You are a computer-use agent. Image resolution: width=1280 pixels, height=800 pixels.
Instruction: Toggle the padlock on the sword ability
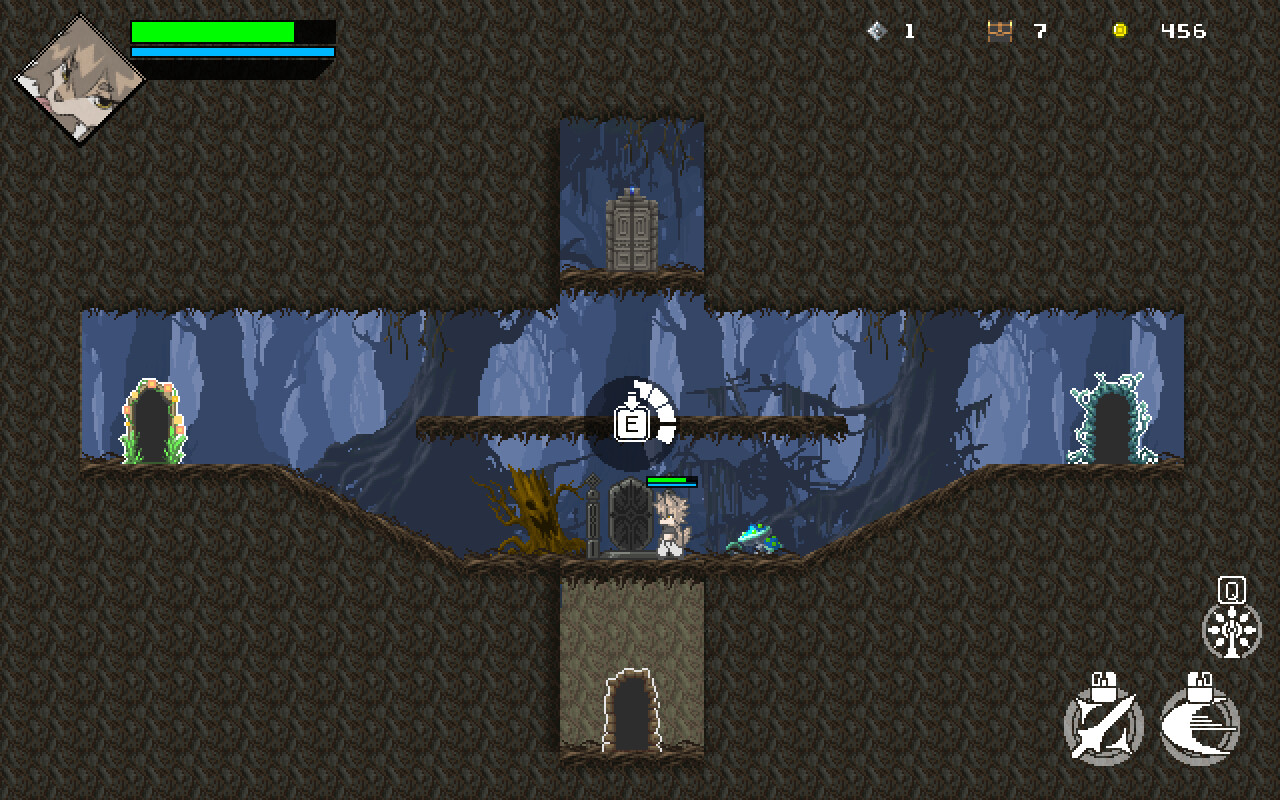(x=1106, y=690)
